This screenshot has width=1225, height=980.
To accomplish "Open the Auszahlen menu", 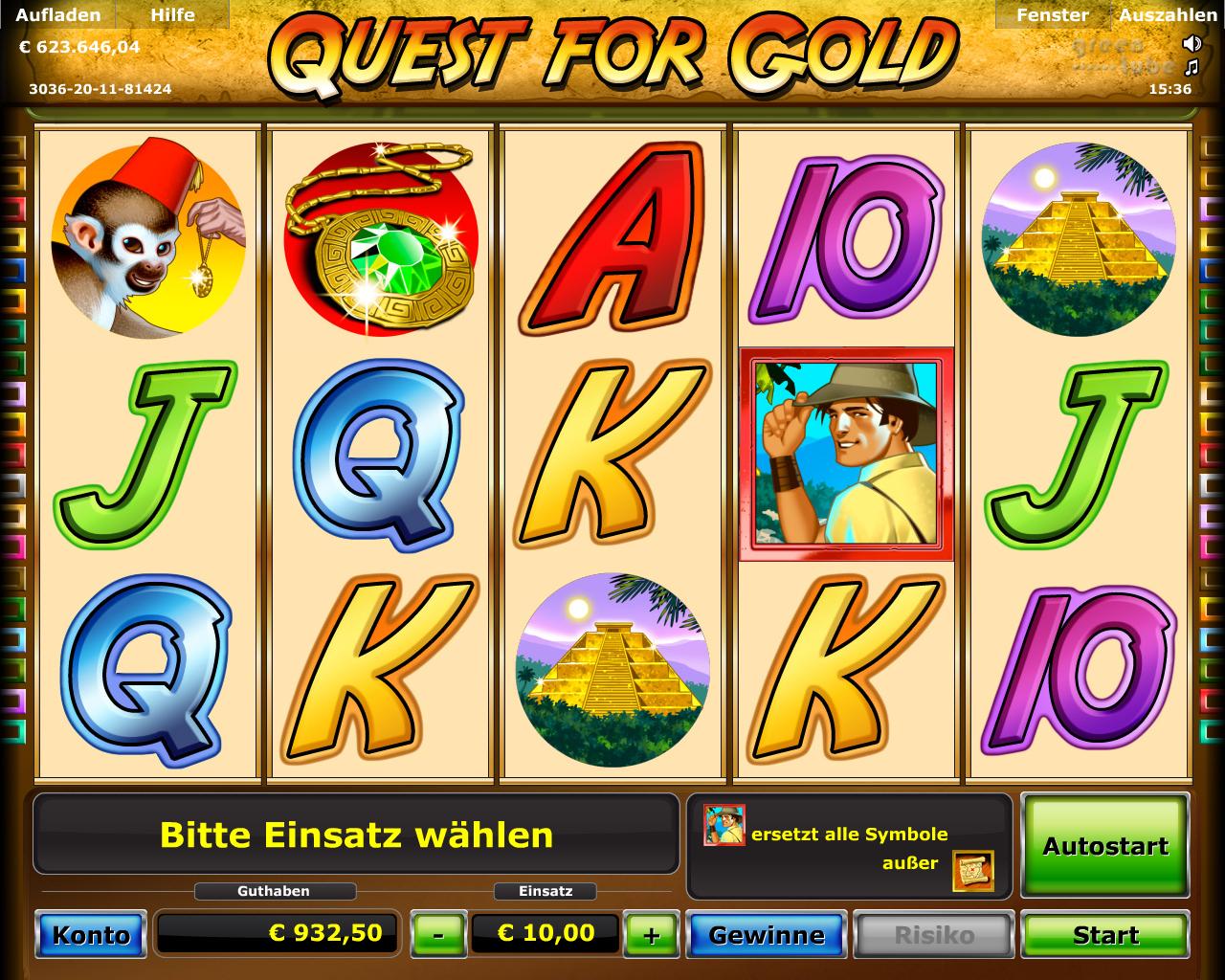I will point(1168,15).
